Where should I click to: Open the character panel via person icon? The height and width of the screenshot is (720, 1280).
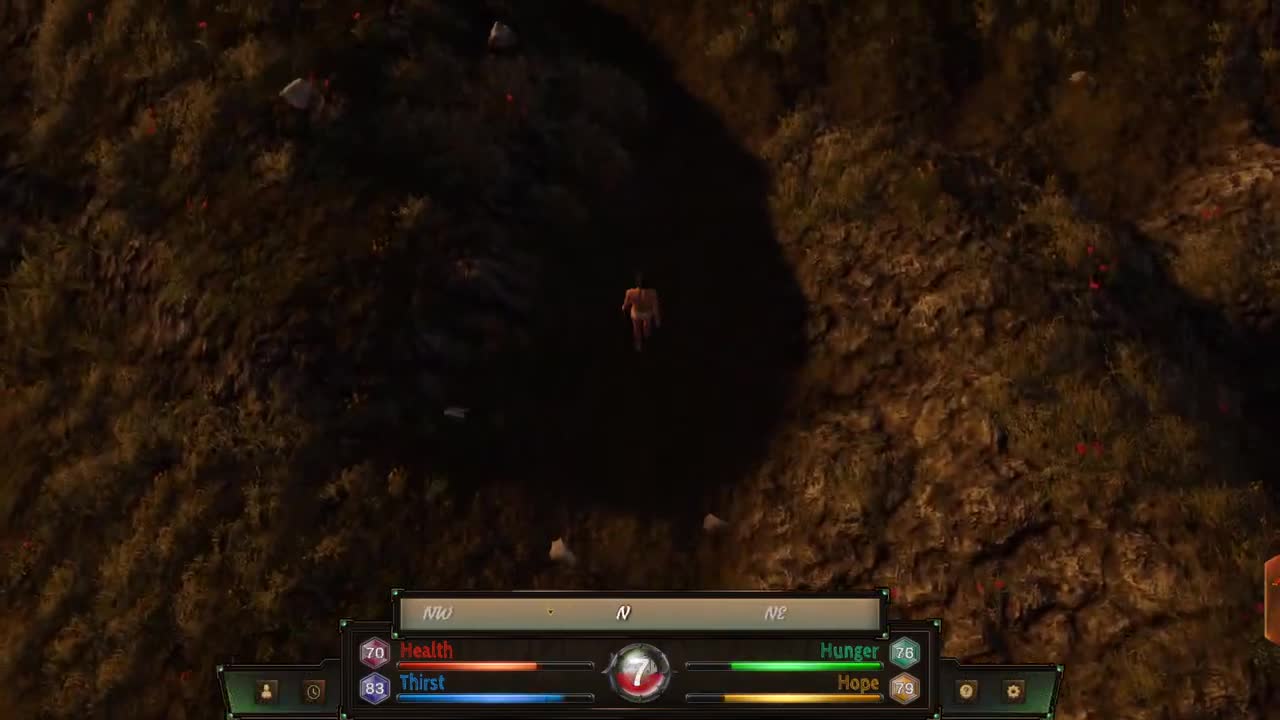pos(265,690)
